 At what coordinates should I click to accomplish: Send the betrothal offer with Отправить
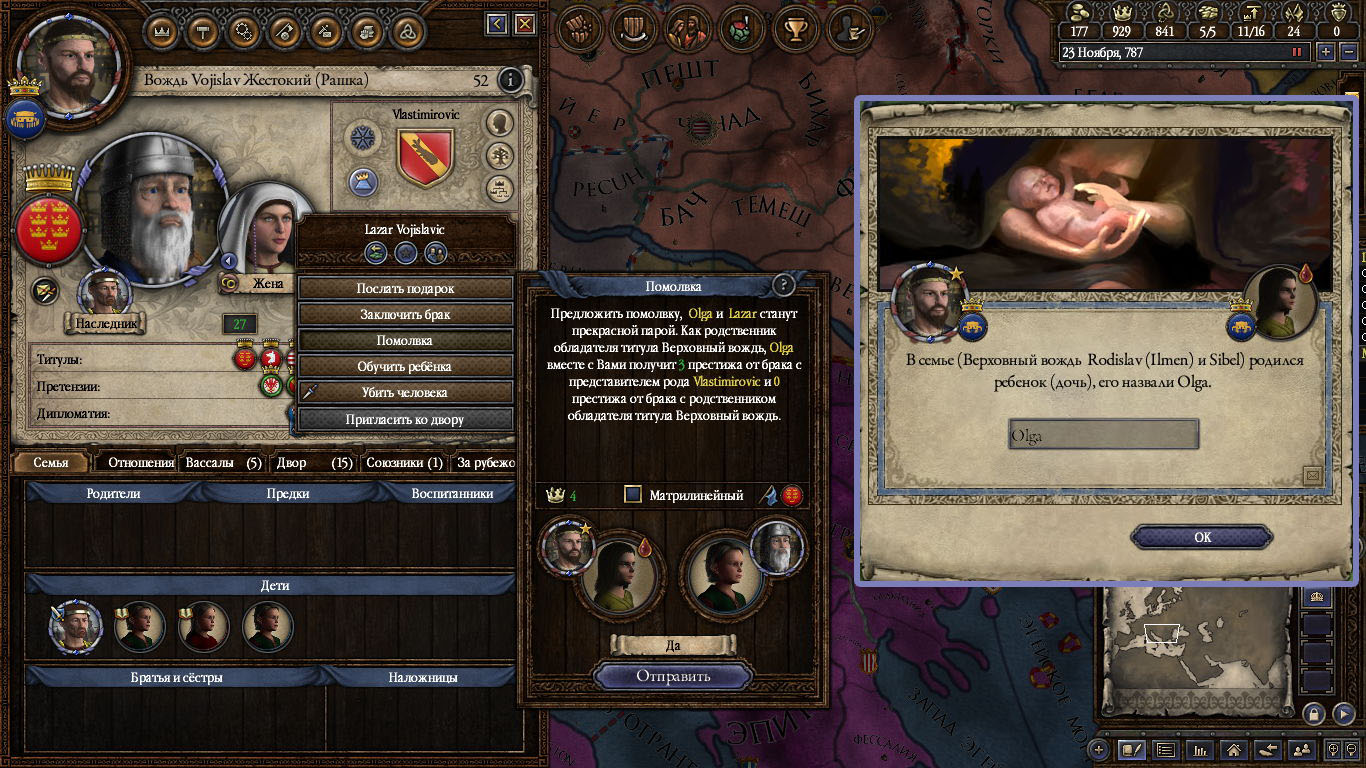(673, 676)
